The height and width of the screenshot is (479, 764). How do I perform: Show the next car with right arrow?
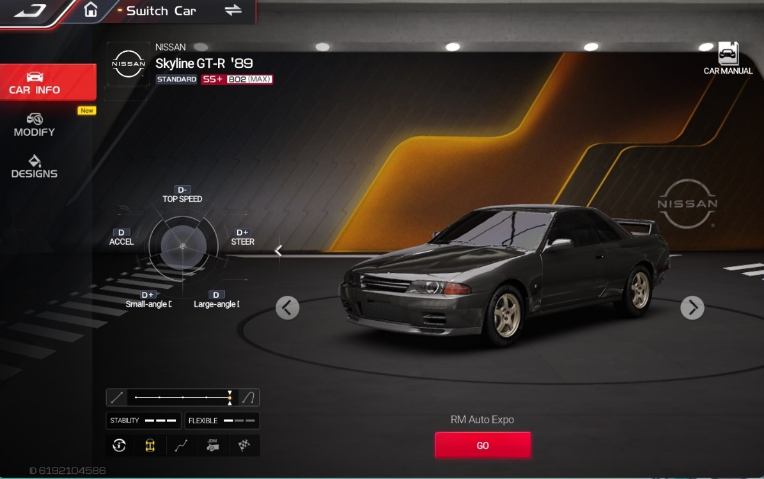692,307
